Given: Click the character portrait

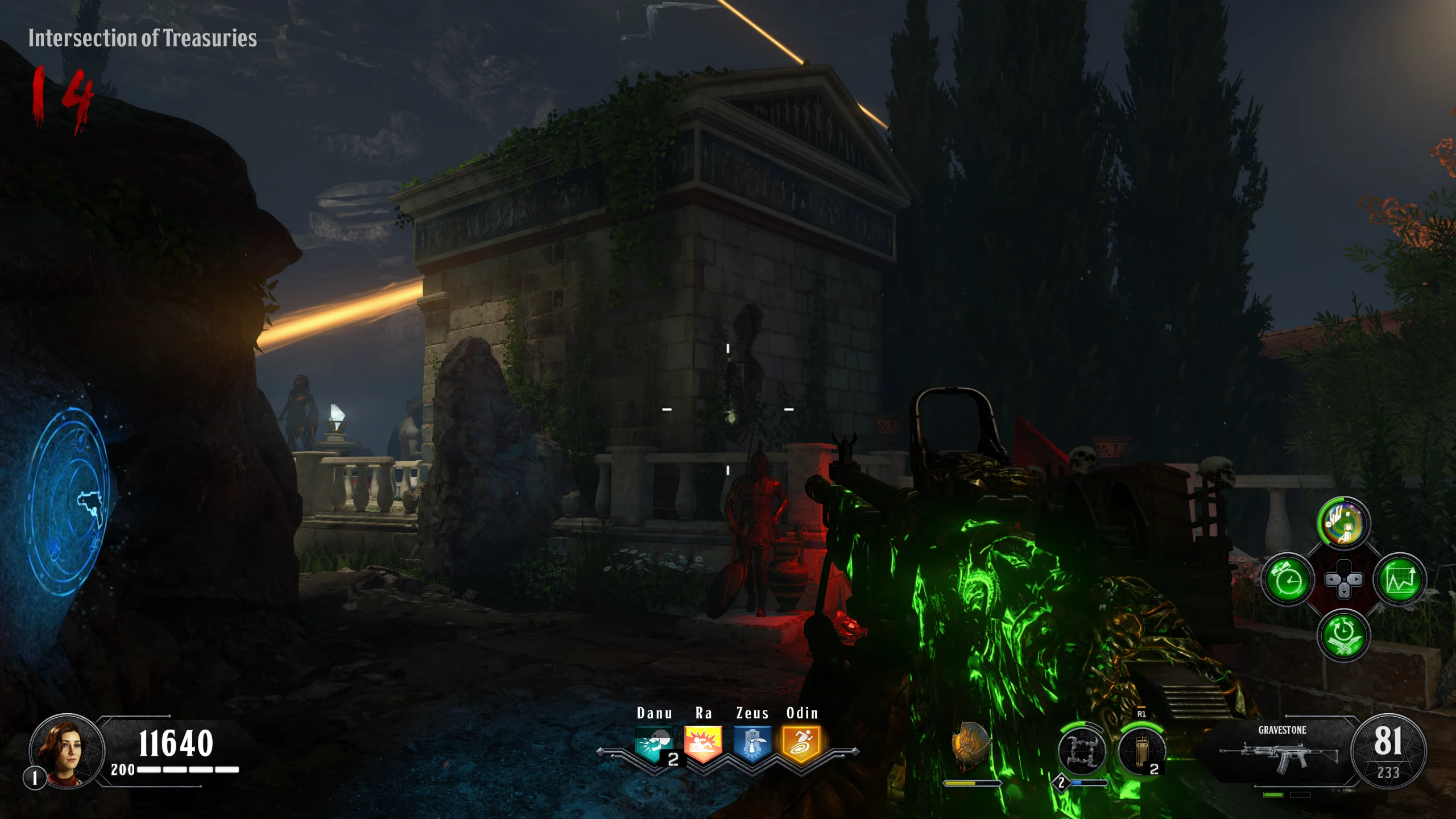Looking at the screenshot, I should pyautogui.click(x=67, y=752).
